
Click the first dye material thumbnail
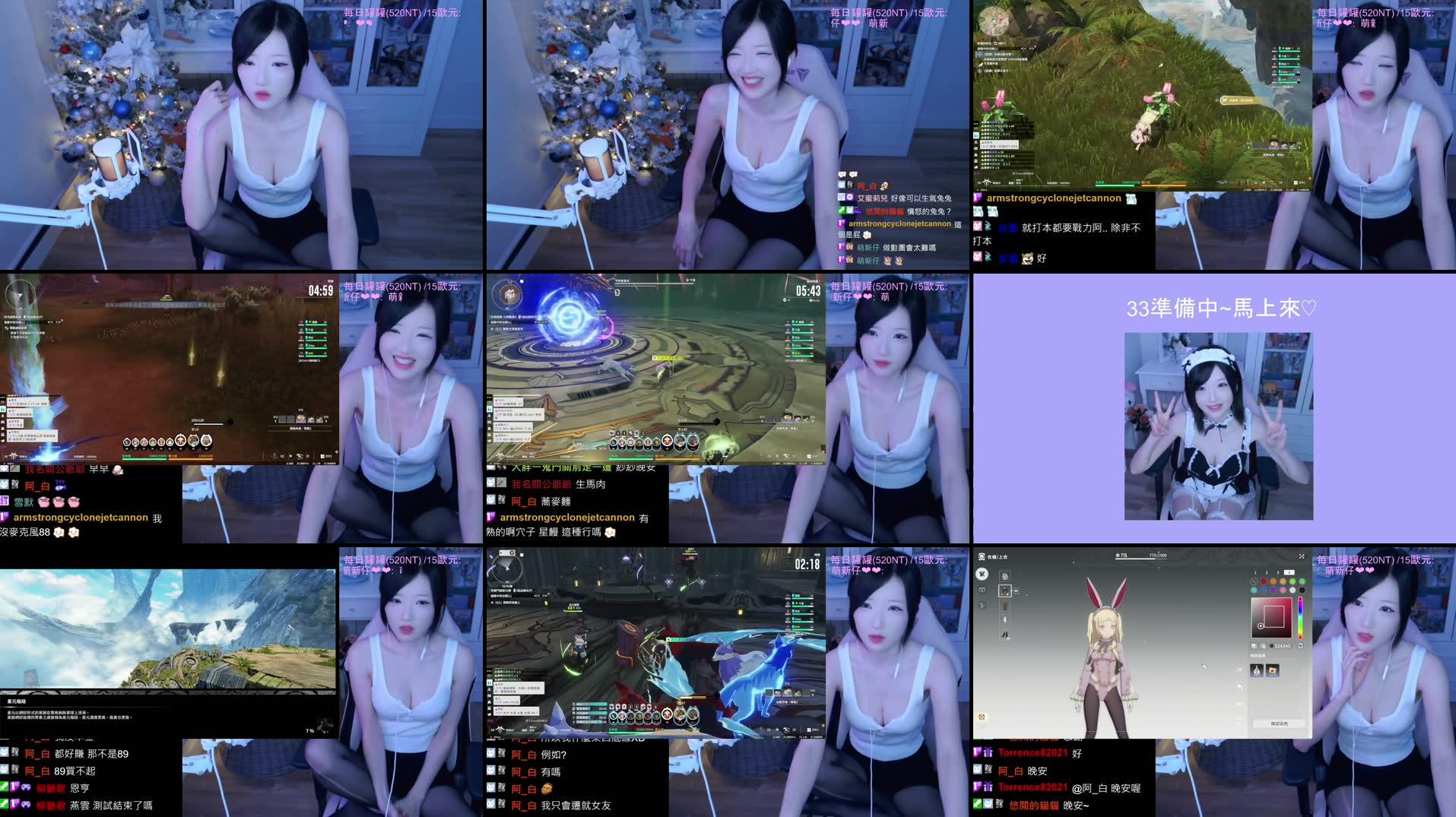(x=1257, y=670)
